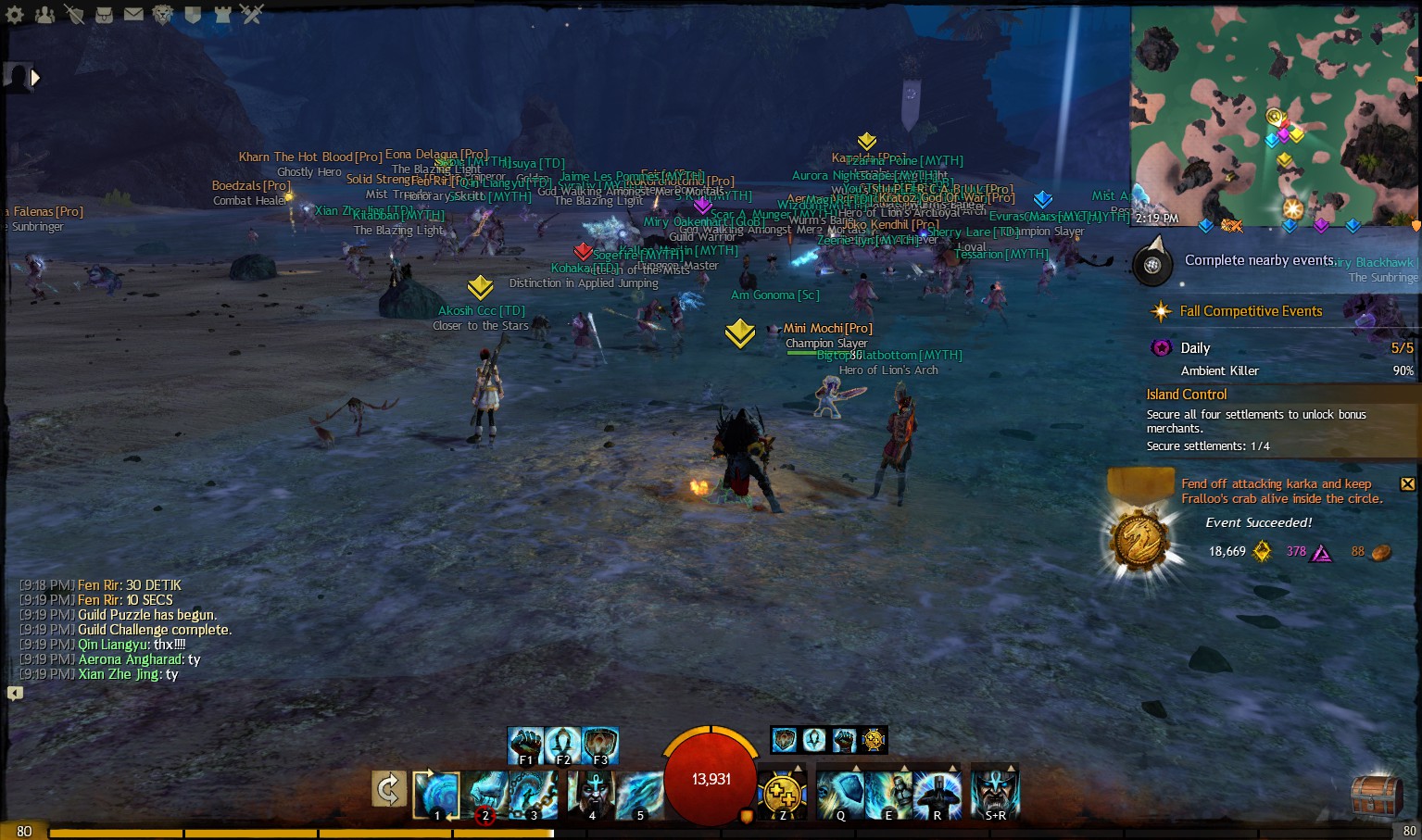Toggle auto-attack on skill slot 1

[436, 795]
